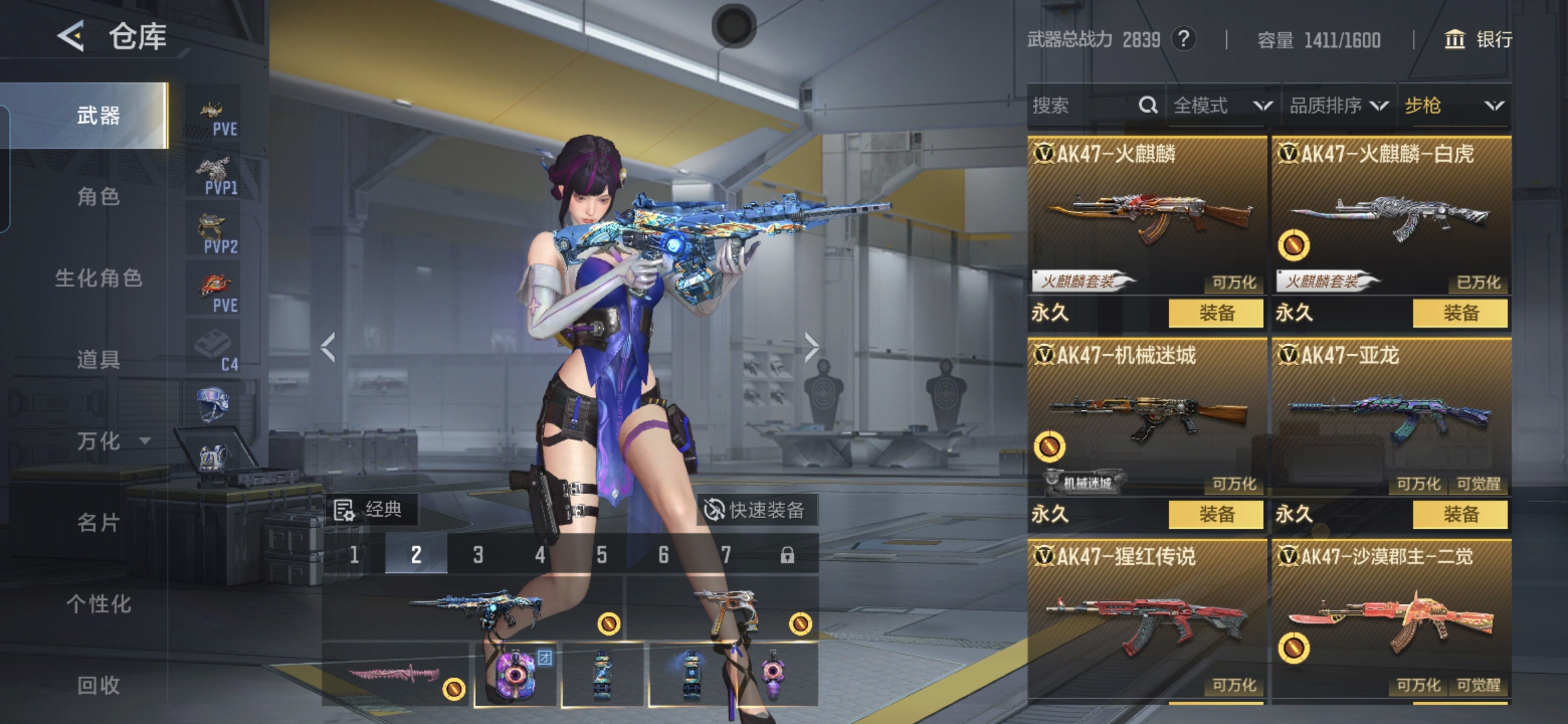Open the 名片 name card category
The width and height of the screenshot is (1568, 724).
click(x=98, y=522)
